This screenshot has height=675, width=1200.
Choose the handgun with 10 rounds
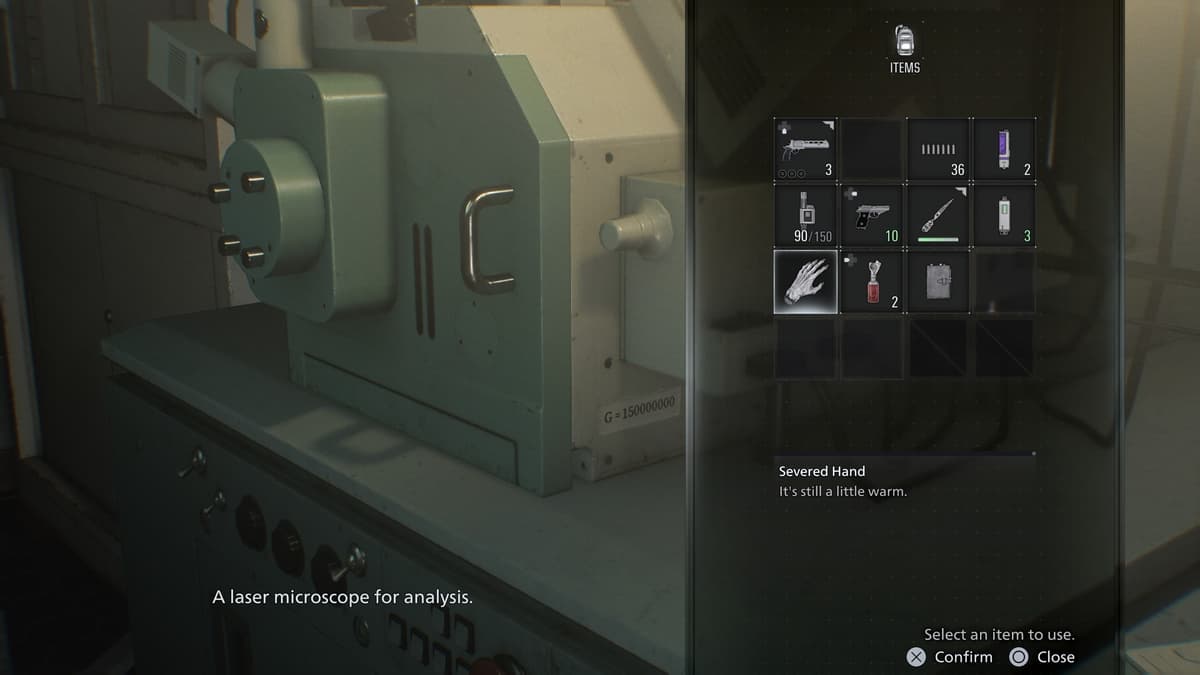coord(872,215)
